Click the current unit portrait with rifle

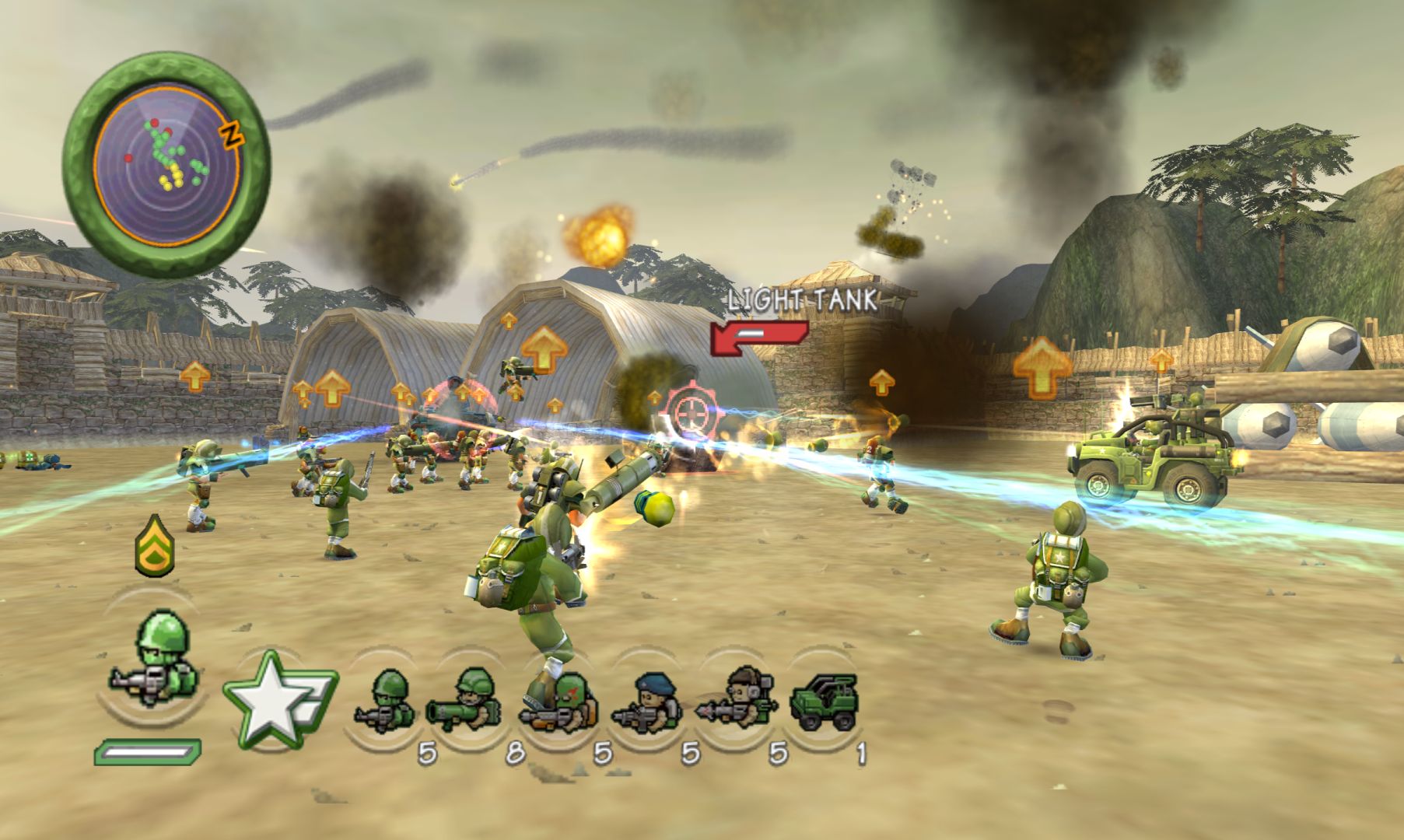pyautogui.click(x=156, y=661)
